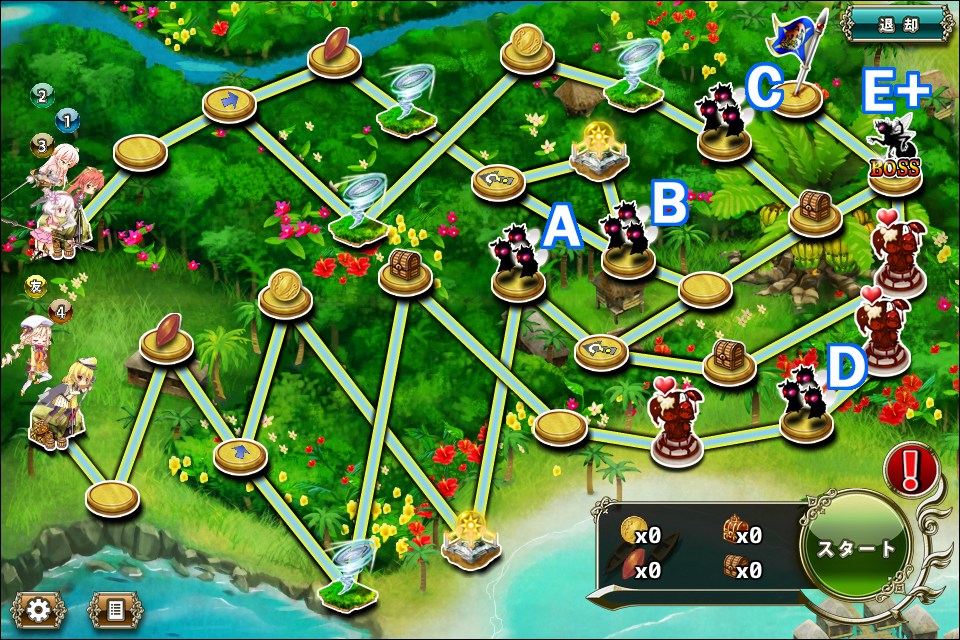Show the list log button
The width and height of the screenshot is (960, 640).
pyautogui.click(x=115, y=607)
